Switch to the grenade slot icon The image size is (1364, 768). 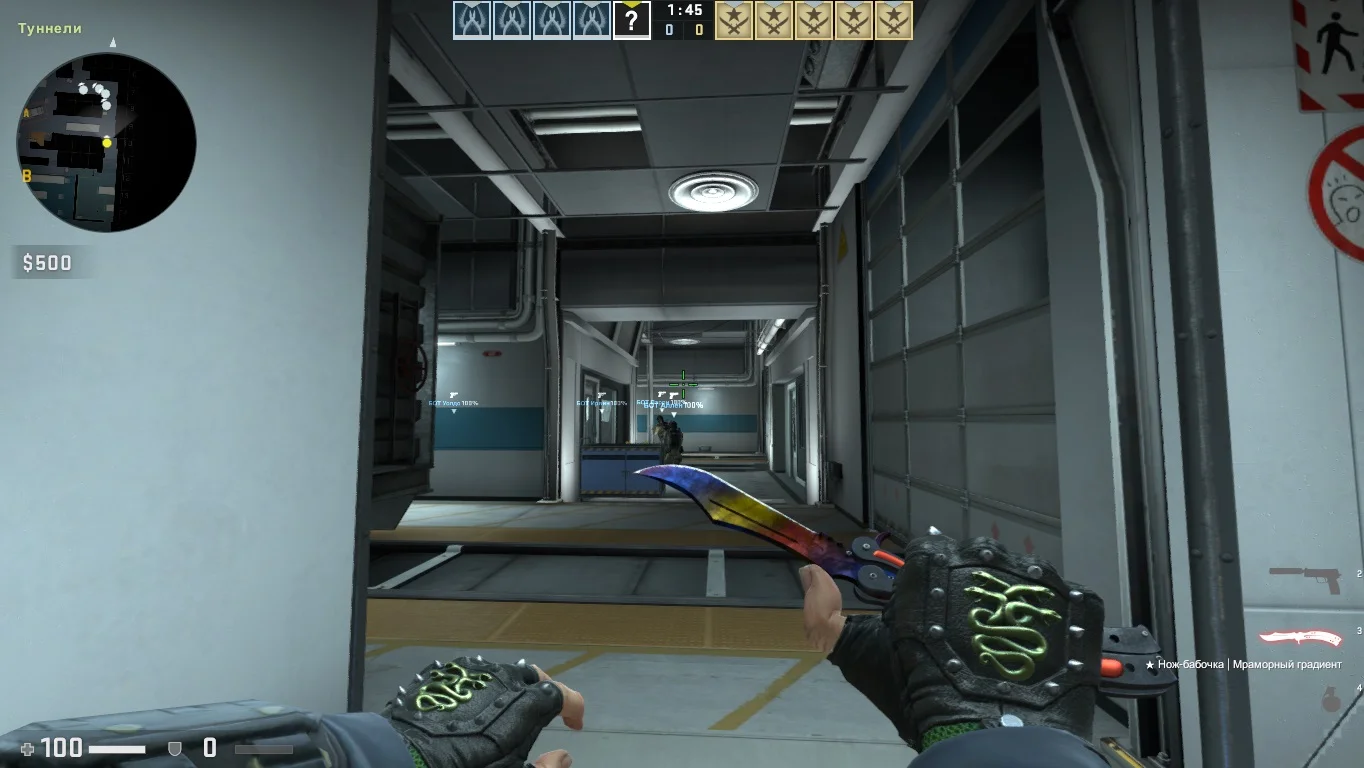(x=1331, y=699)
